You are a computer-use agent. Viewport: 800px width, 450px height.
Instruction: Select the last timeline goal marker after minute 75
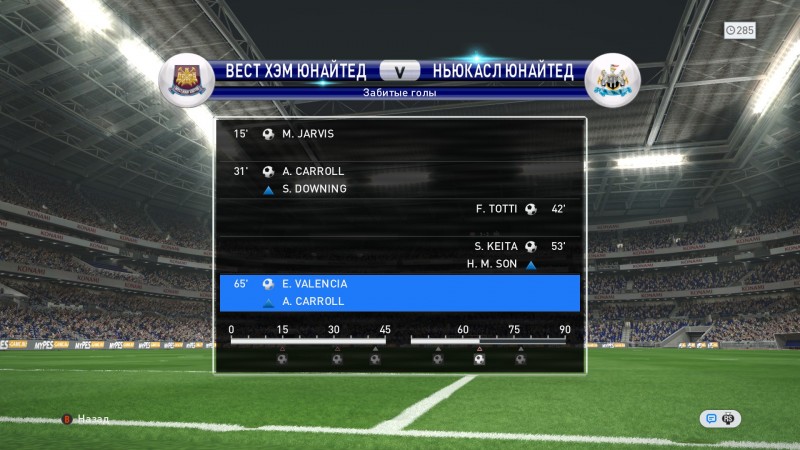pyautogui.click(x=520, y=358)
